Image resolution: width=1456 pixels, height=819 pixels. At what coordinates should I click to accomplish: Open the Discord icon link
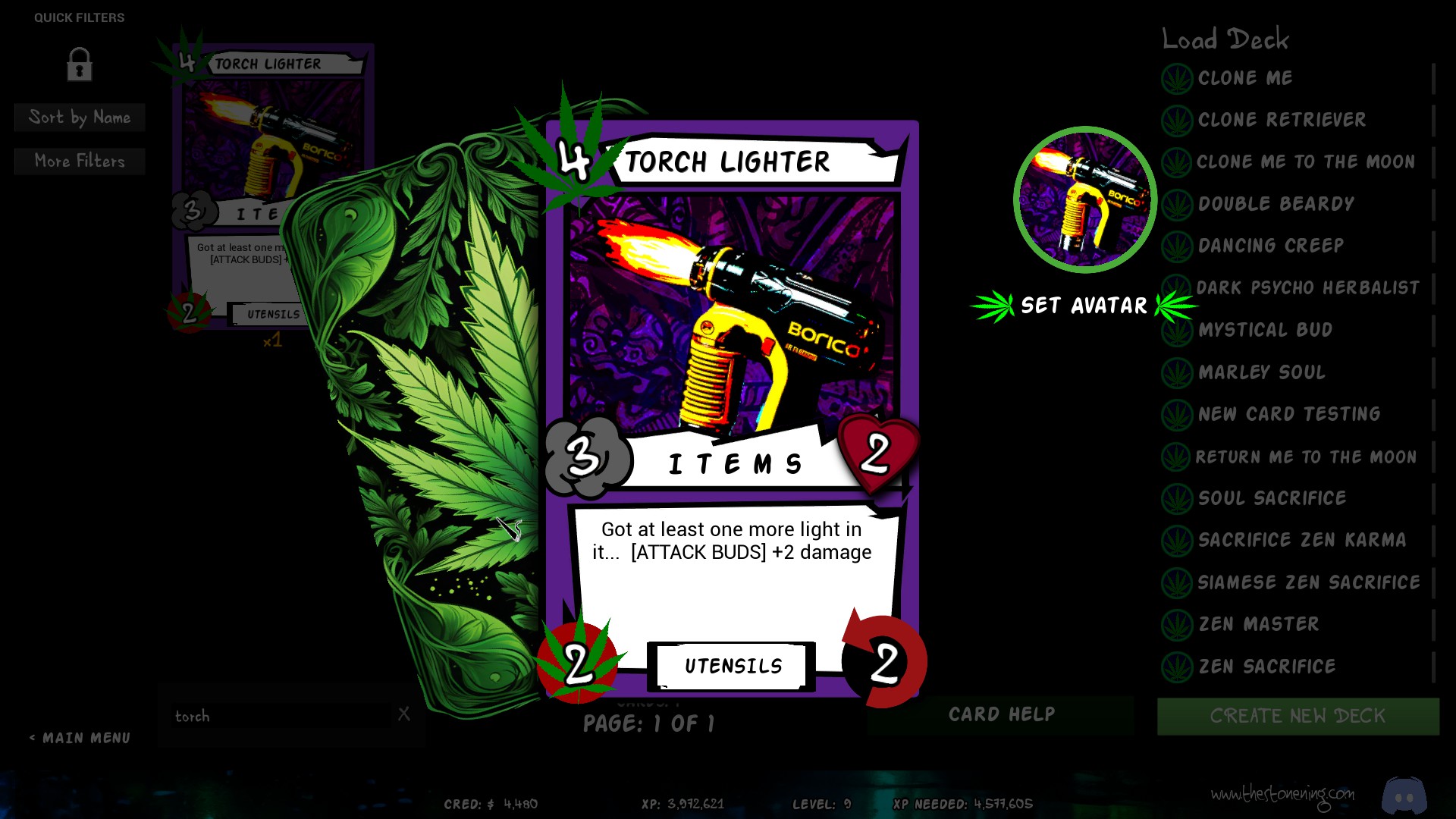1404,795
